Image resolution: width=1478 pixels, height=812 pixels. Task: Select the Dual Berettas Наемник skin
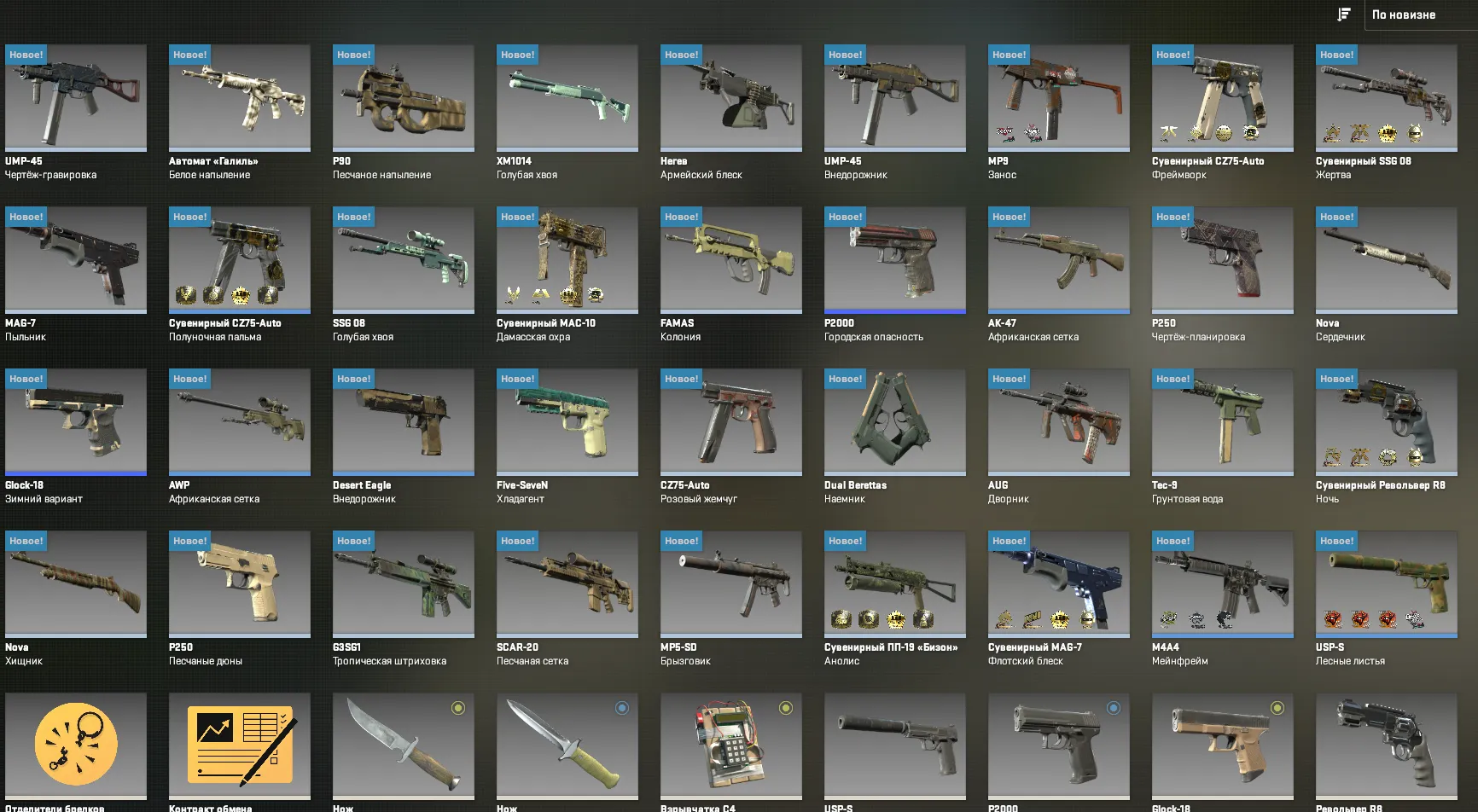pos(894,422)
